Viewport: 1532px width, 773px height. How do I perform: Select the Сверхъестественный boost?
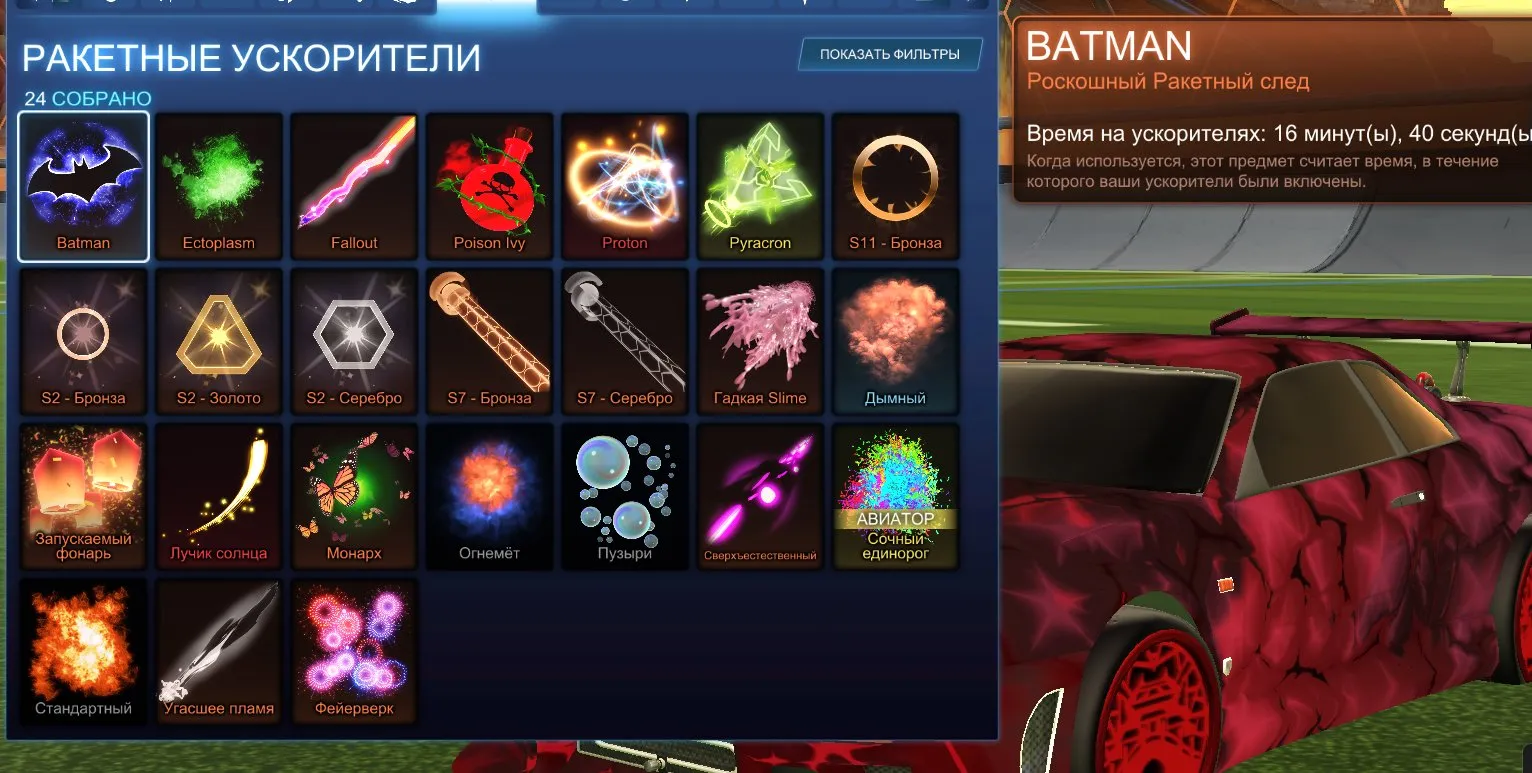click(760, 496)
